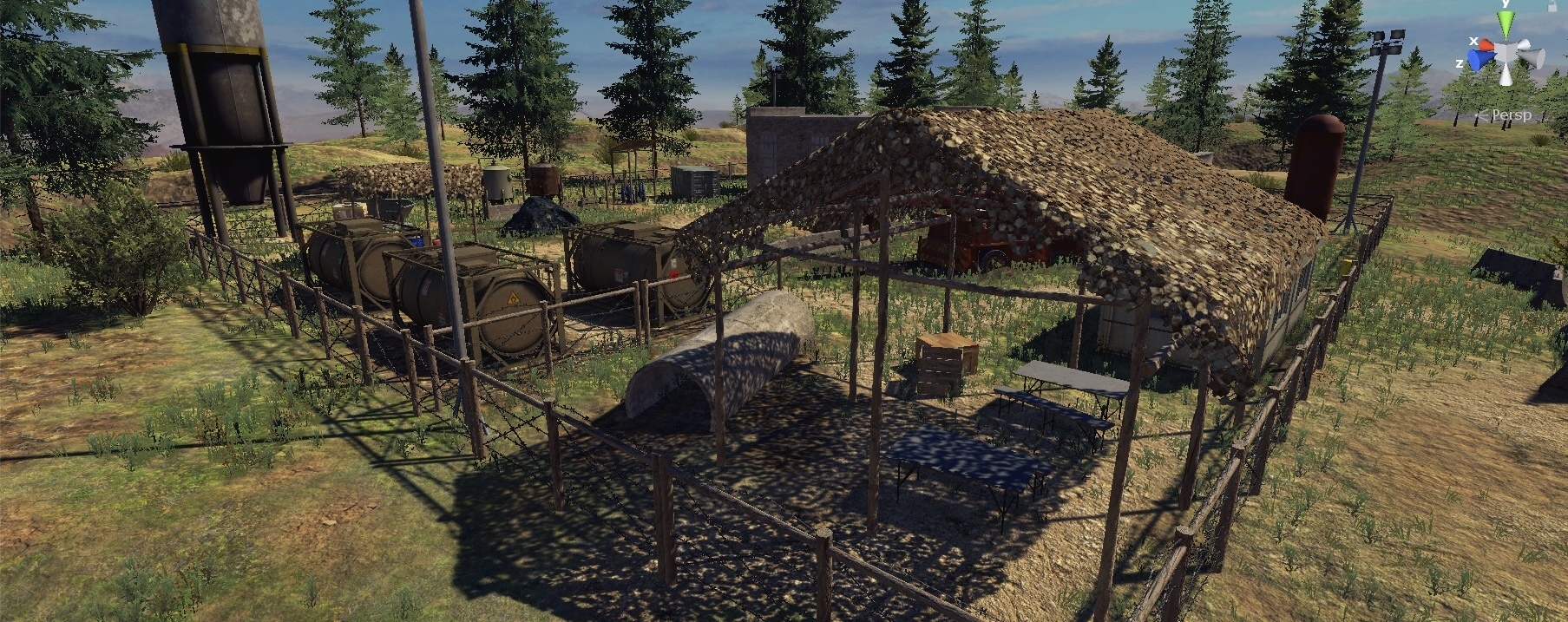1568x622 pixels.
Task: Select the red X-axis cone
Action: pyautogui.click(x=1486, y=44)
